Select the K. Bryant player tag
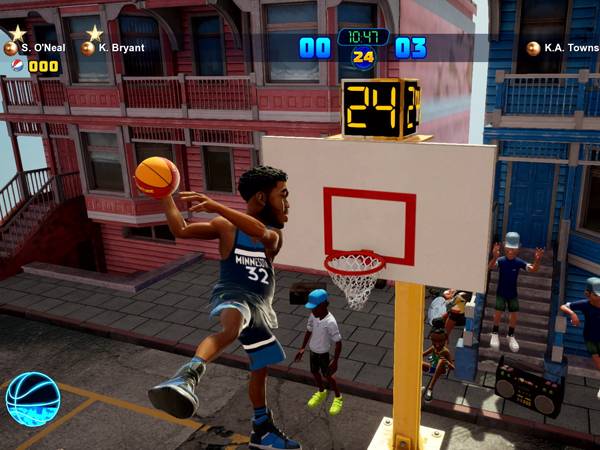 [x=113, y=48]
